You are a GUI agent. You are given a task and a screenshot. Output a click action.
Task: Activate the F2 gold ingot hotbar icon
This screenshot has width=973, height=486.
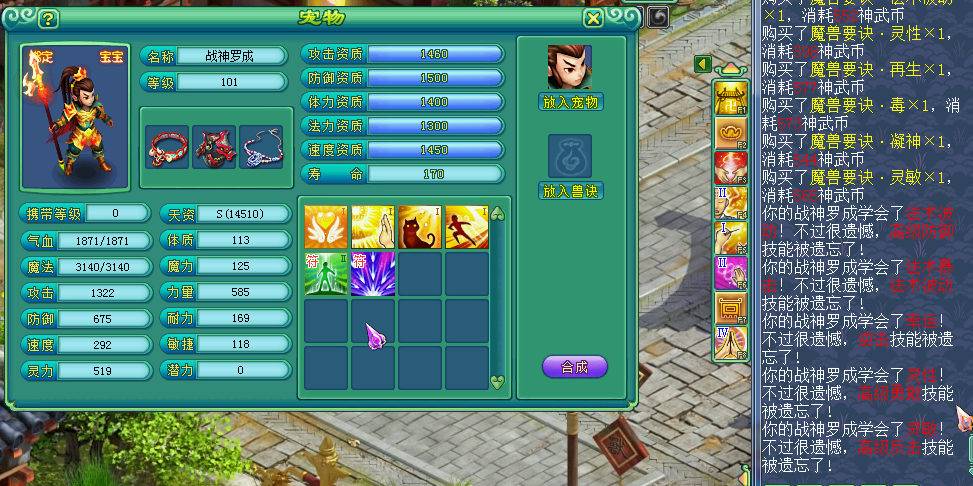tap(730, 133)
